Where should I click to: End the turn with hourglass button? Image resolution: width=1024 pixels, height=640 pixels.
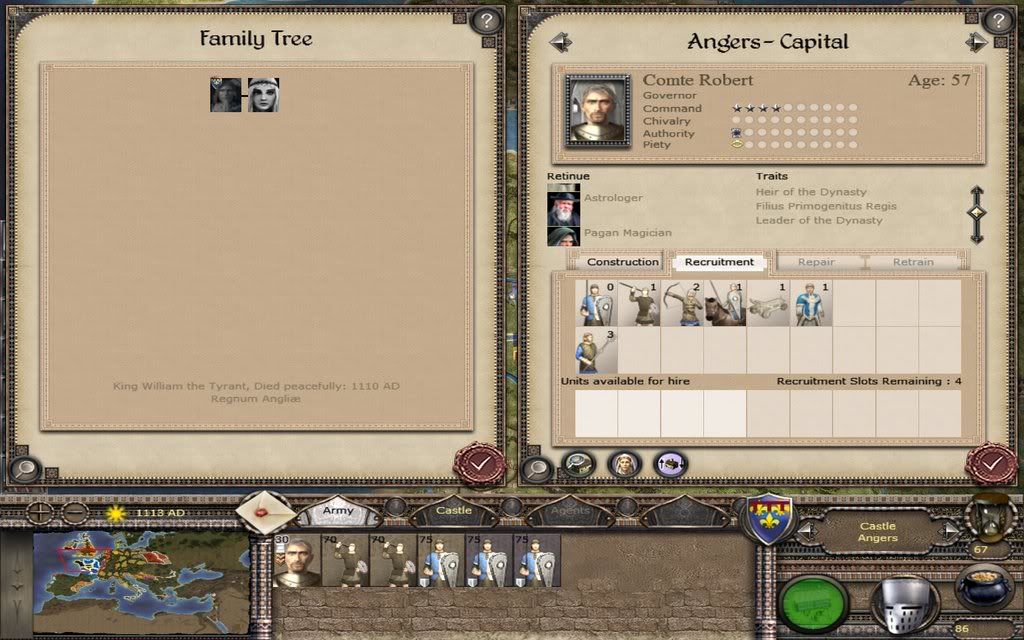(x=990, y=513)
